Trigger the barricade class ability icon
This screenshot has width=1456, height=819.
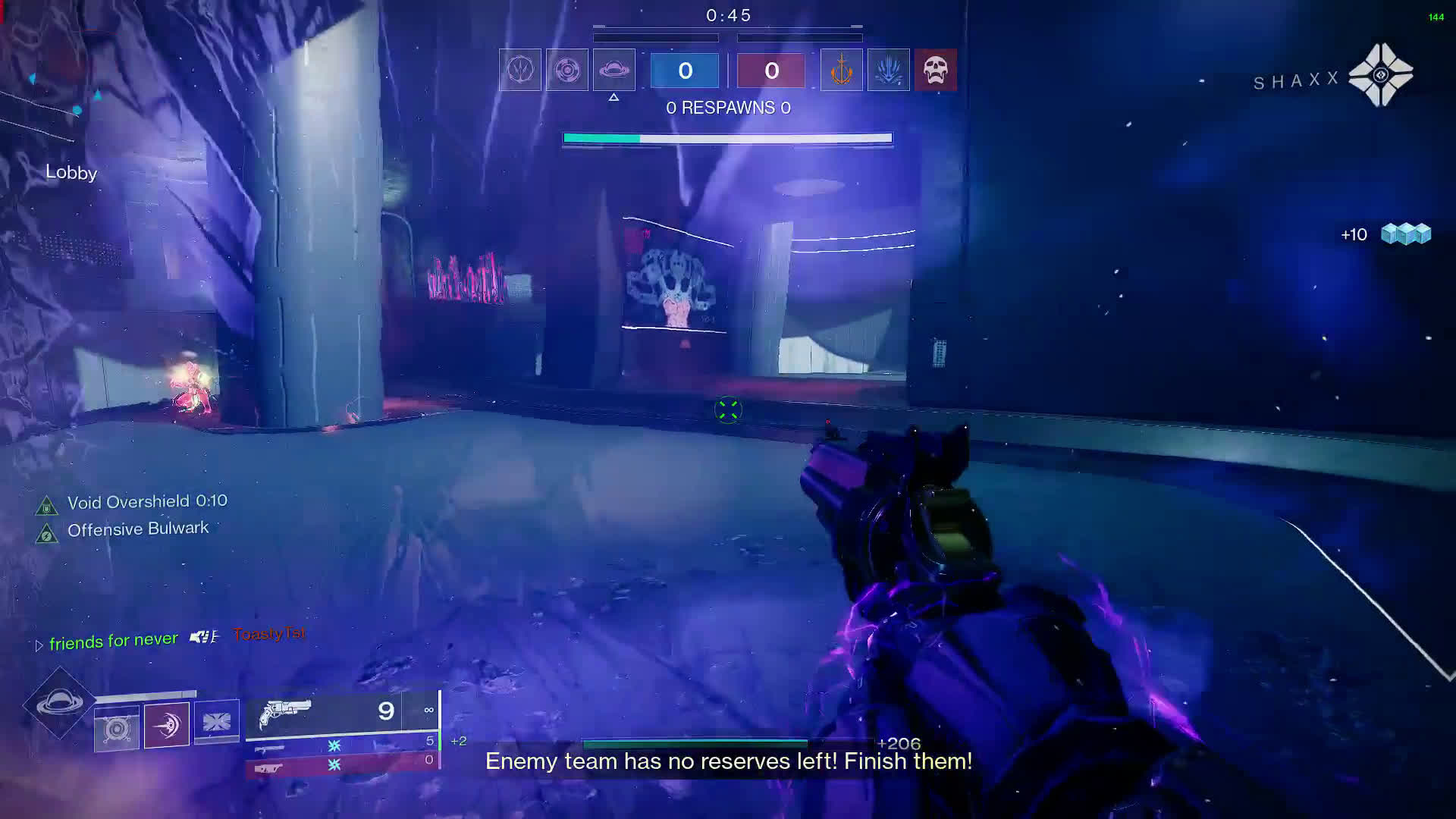click(217, 722)
